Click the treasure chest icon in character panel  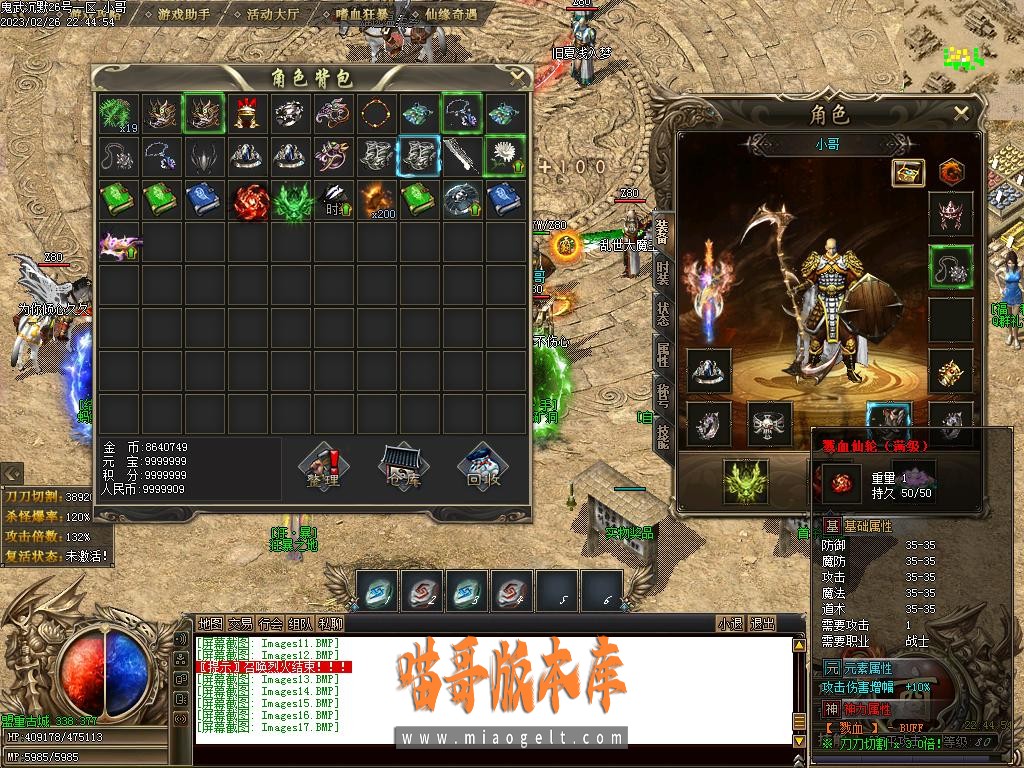pos(908,172)
